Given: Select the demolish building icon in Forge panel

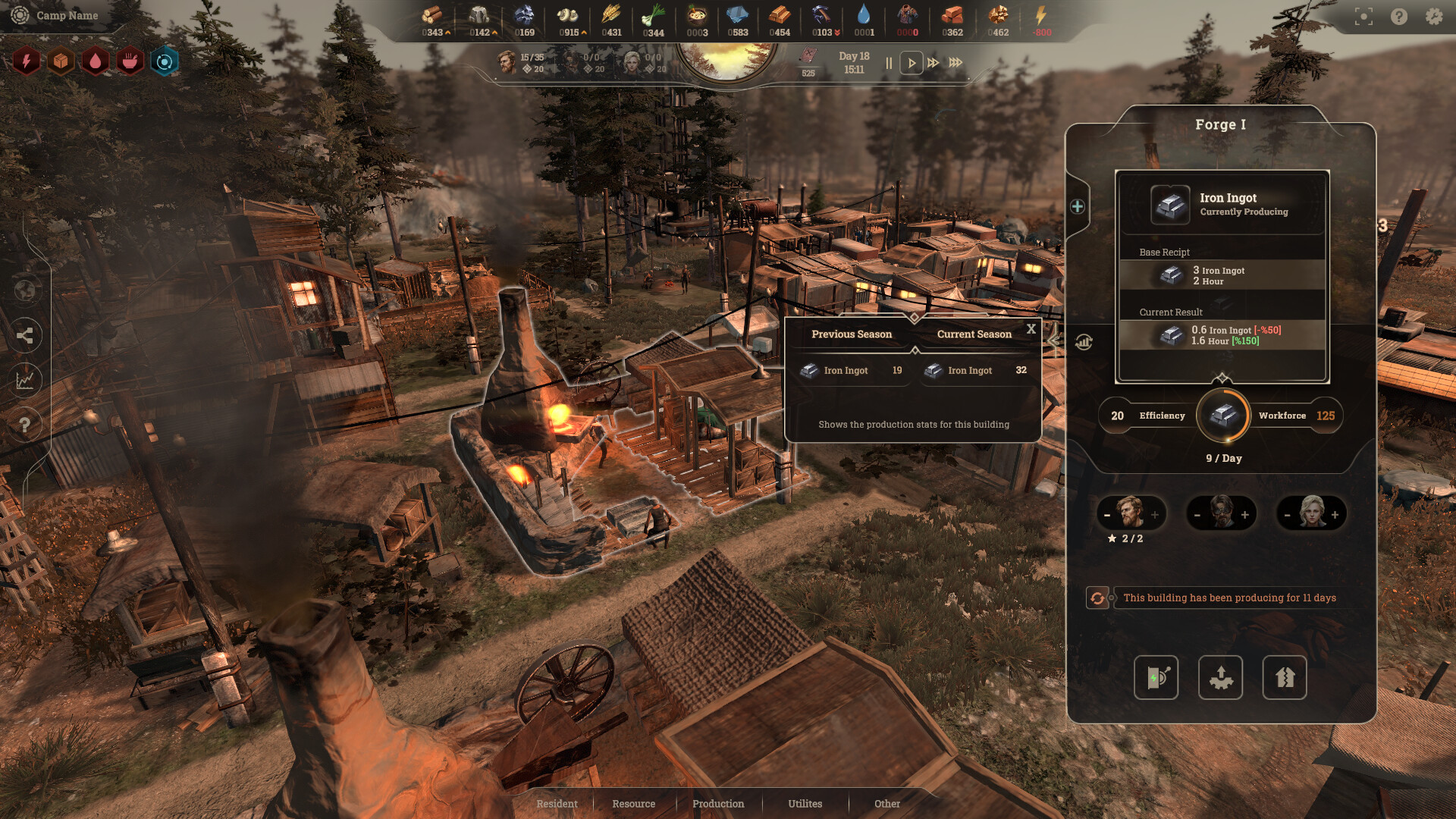Looking at the screenshot, I should (x=1284, y=677).
